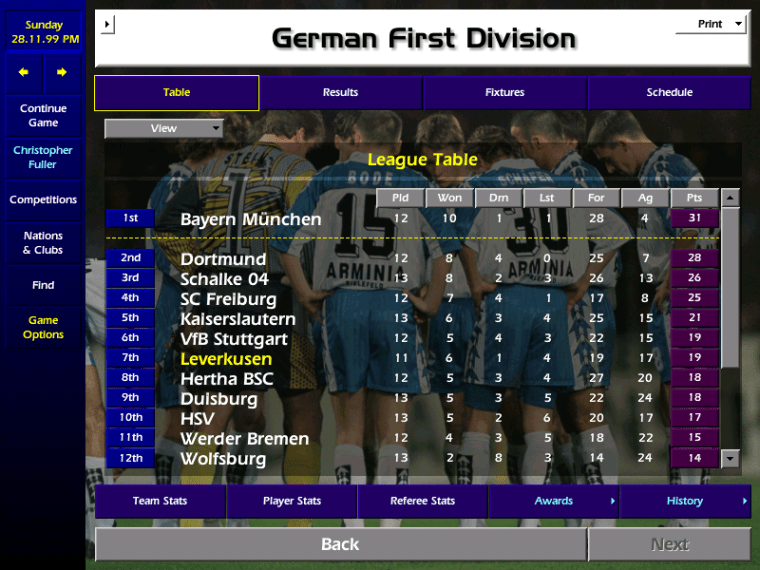
Task: Open Nations & Clubs menu
Action: coord(43,243)
